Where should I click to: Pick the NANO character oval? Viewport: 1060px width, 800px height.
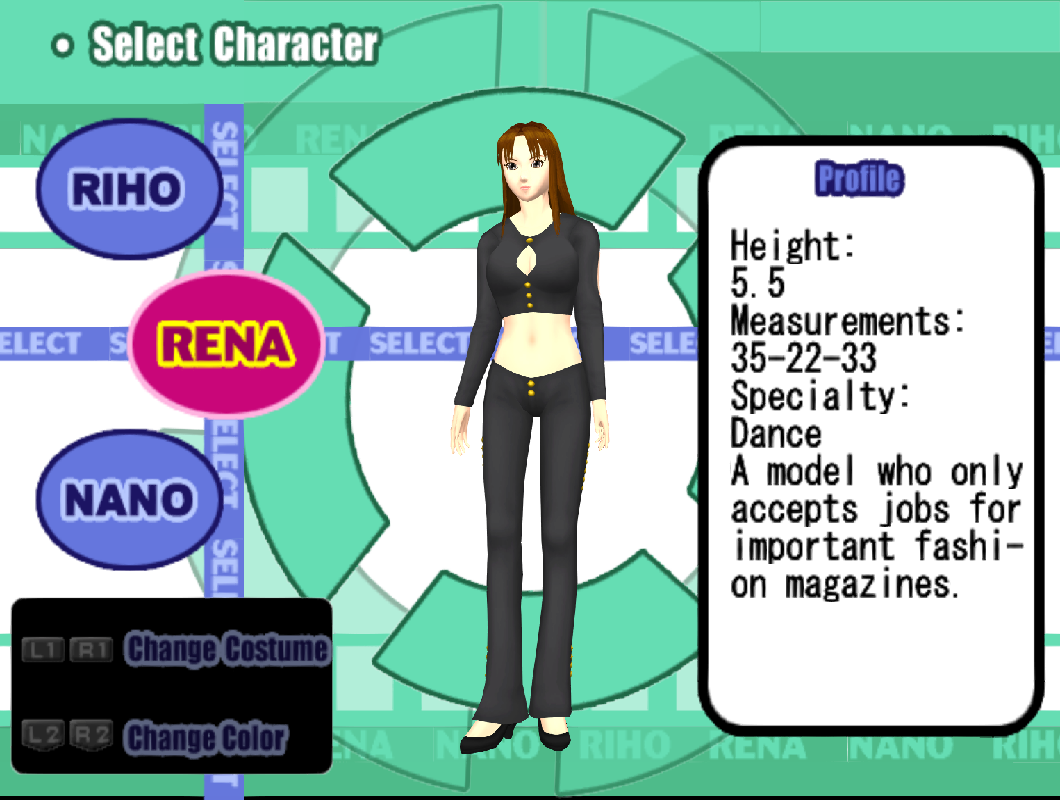tap(127, 499)
